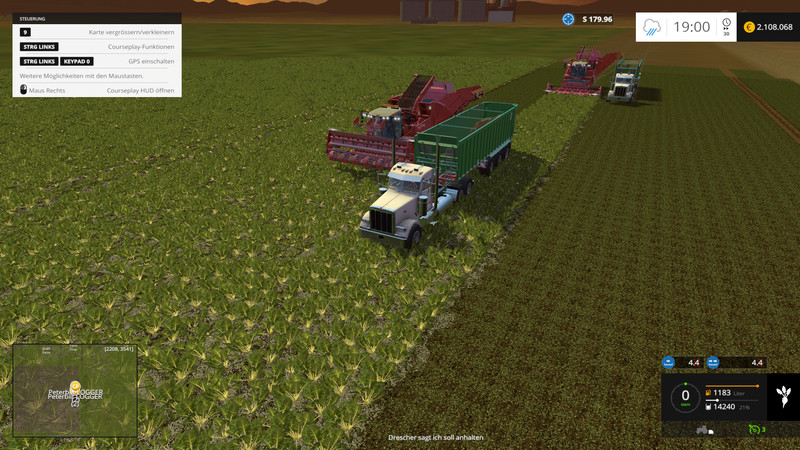Viewport: 800px width, 450px height.
Task: Click the yellow courseplay marker on the minimap
Action: coord(75,385)
